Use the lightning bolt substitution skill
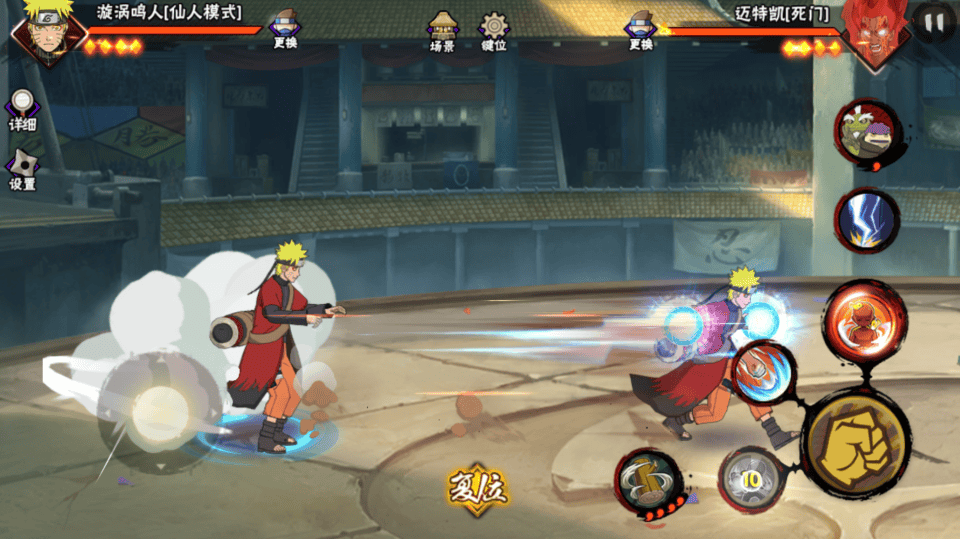The image size is (960, 539). [x=867, y=220]
